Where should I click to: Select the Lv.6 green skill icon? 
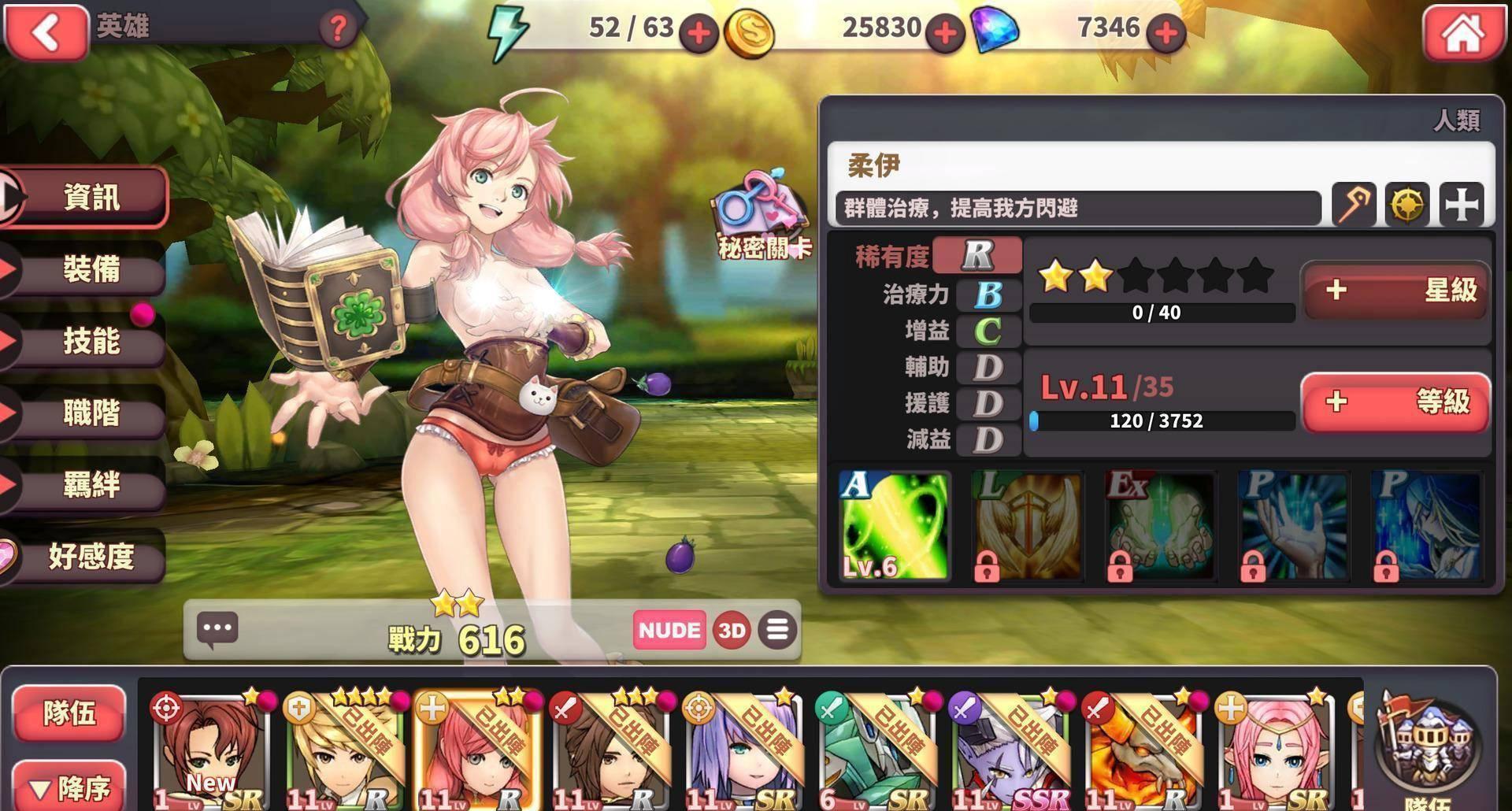[x=894, y=526]
